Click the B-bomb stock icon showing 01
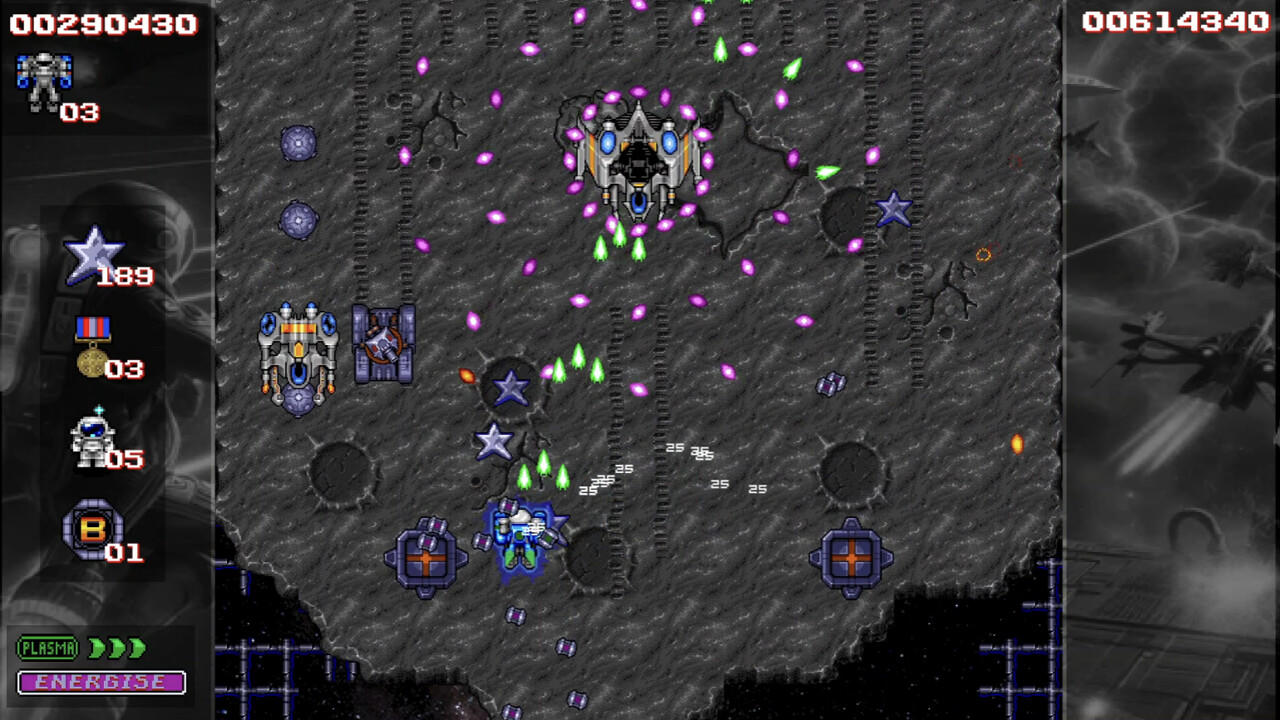The width and height of the screenshot is (1280, 720). point(92,530)
